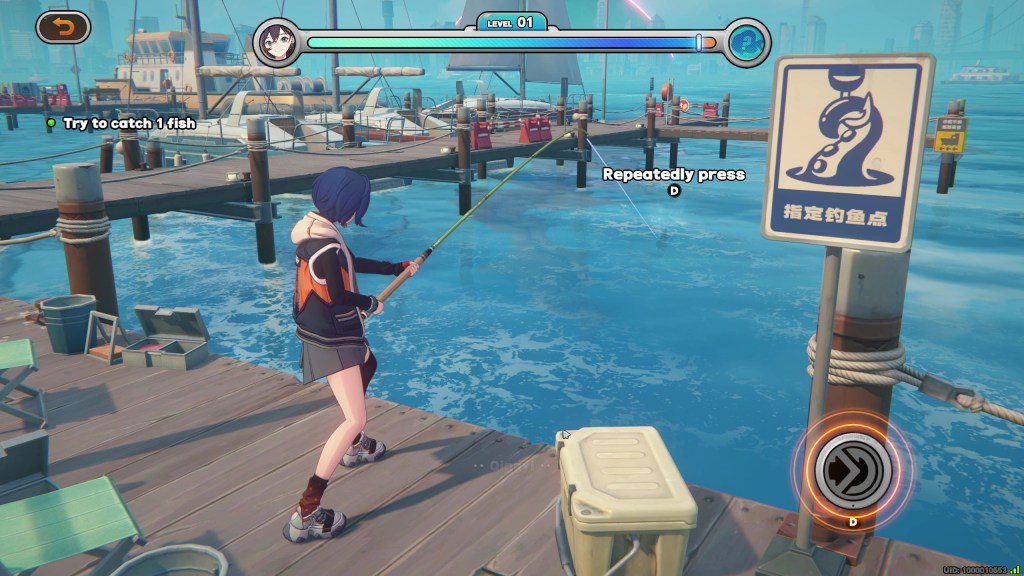This screenshot has width=1024, height=576.
Task: Select the "Try to catch 1 fish" objective
Action: pyautogui.click(x=129, y=123)
